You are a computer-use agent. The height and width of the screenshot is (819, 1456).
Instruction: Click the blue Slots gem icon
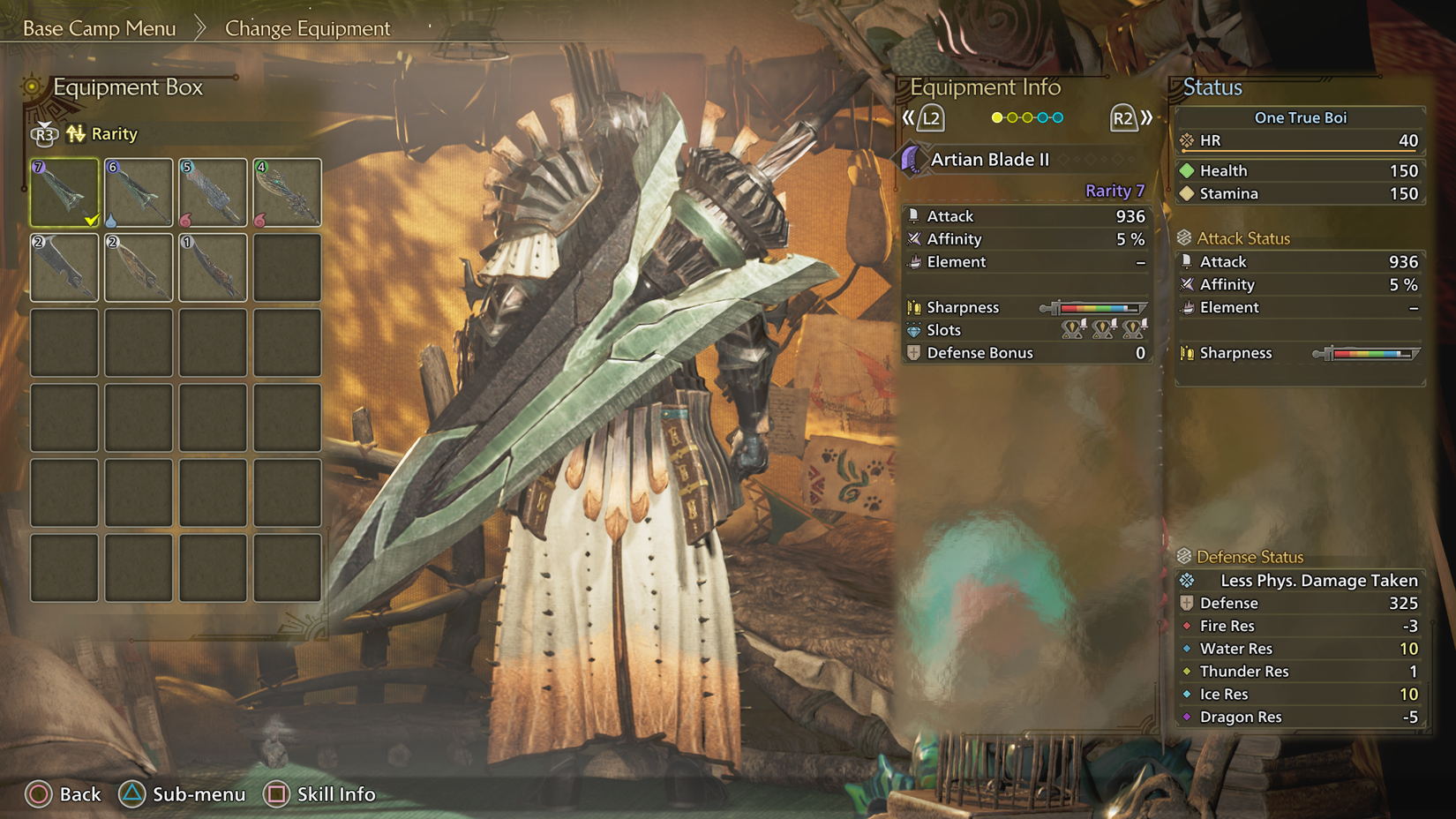point(915,330)
